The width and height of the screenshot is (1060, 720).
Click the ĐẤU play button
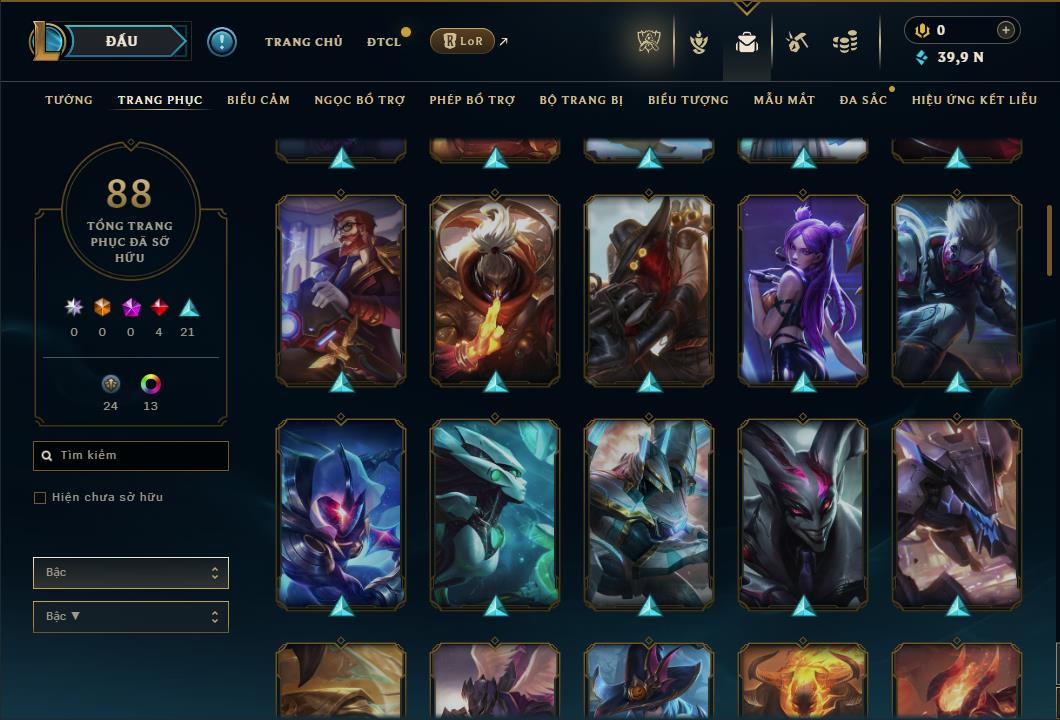pyautogui.click(x=122, y=41)
